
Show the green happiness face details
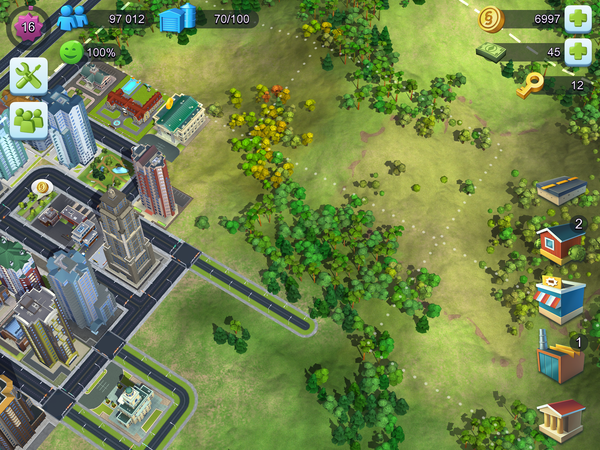(72, 51)
